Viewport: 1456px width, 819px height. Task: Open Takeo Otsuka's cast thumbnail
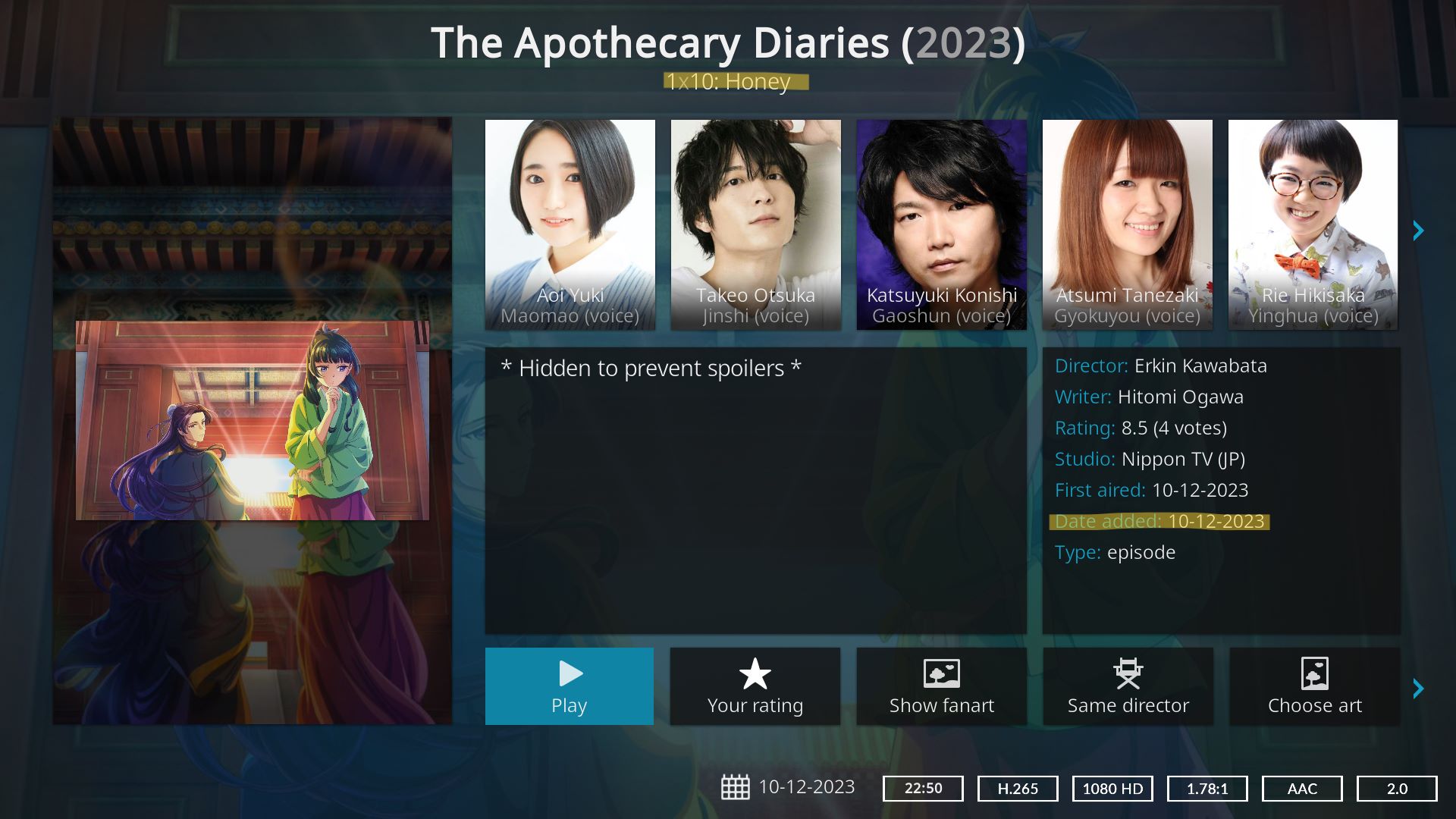755,224
